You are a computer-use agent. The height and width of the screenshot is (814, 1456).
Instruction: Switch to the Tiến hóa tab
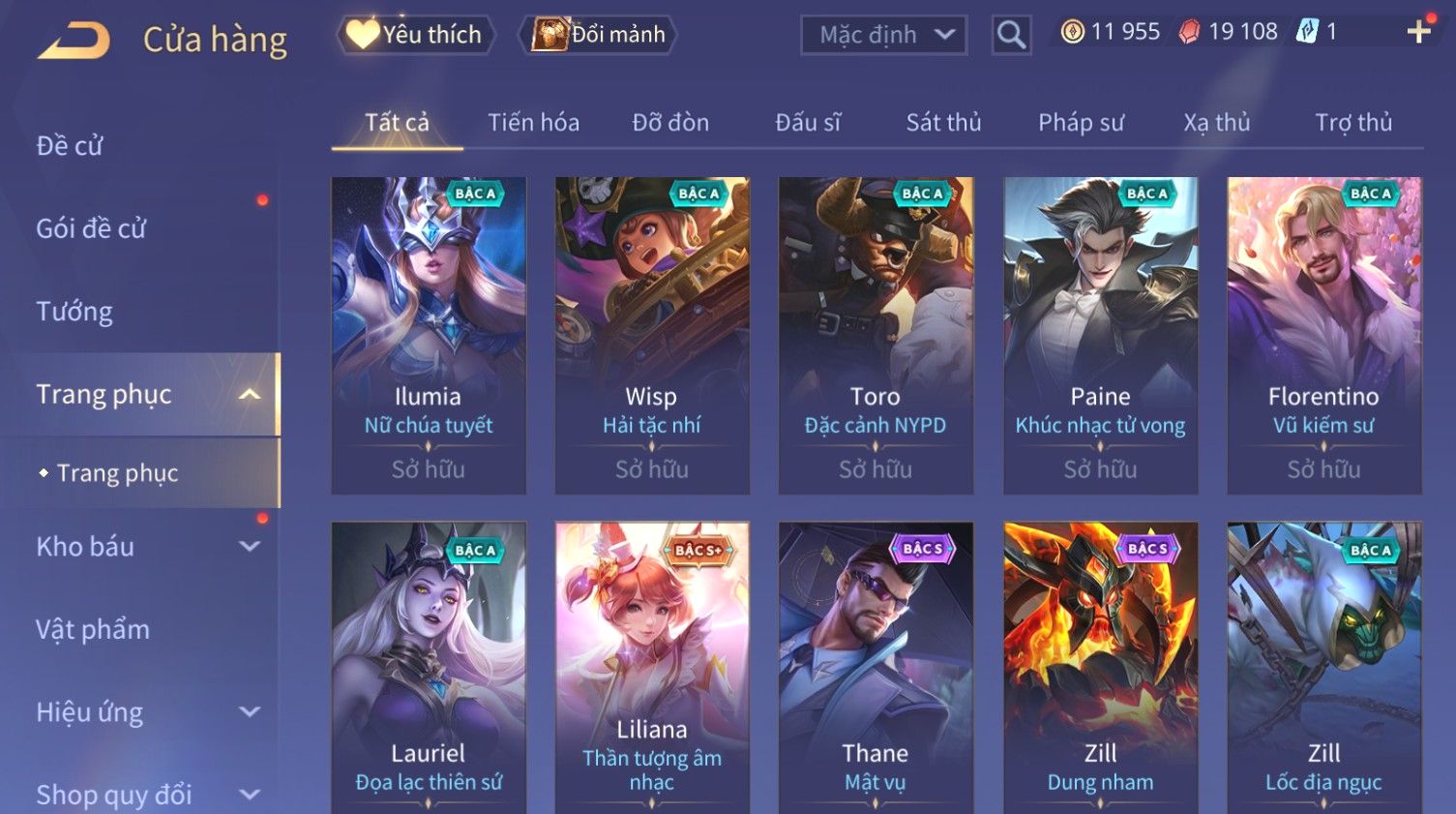click(x=533, y=123)
